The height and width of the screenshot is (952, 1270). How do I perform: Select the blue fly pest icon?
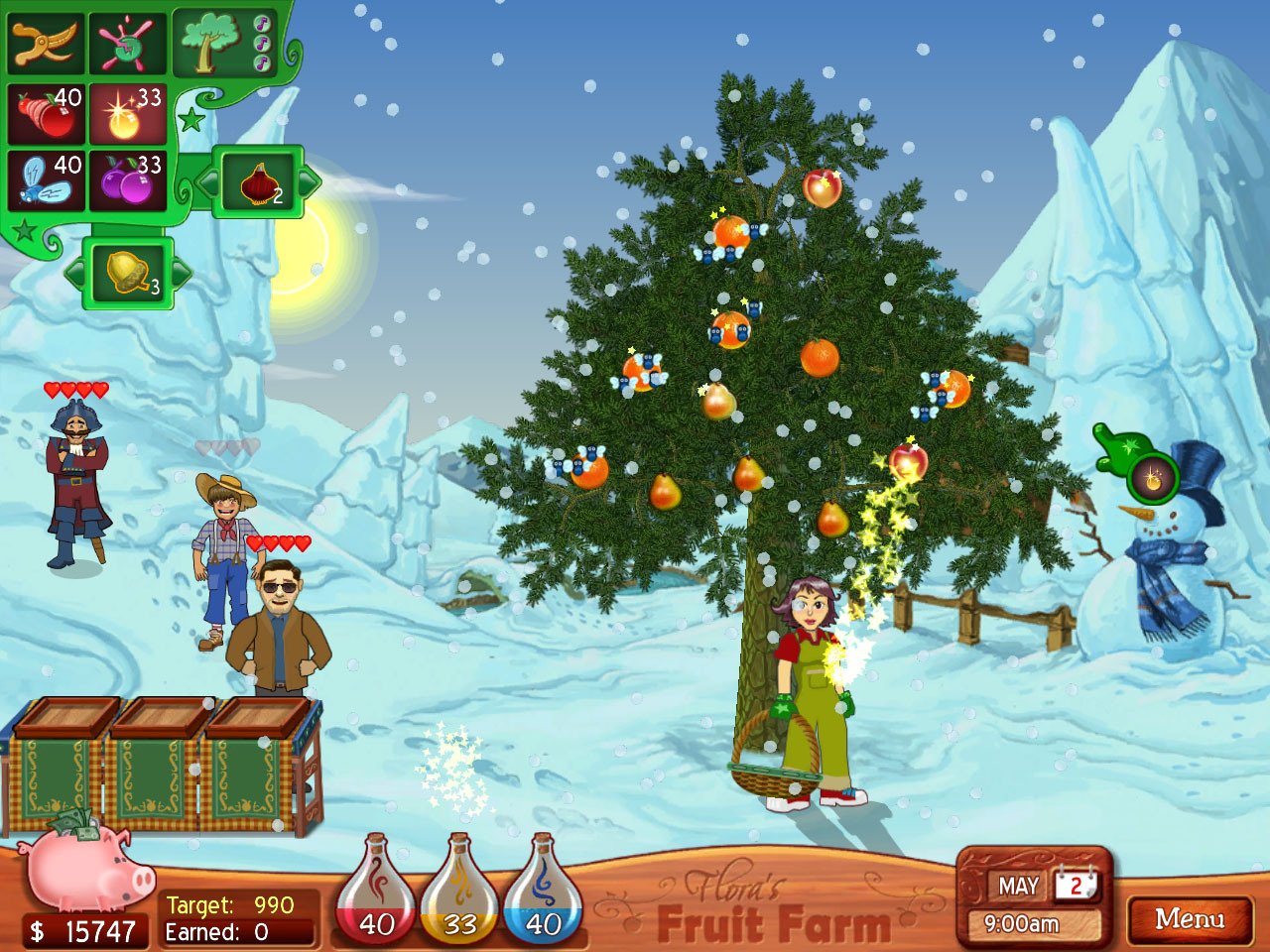(46, 178)
